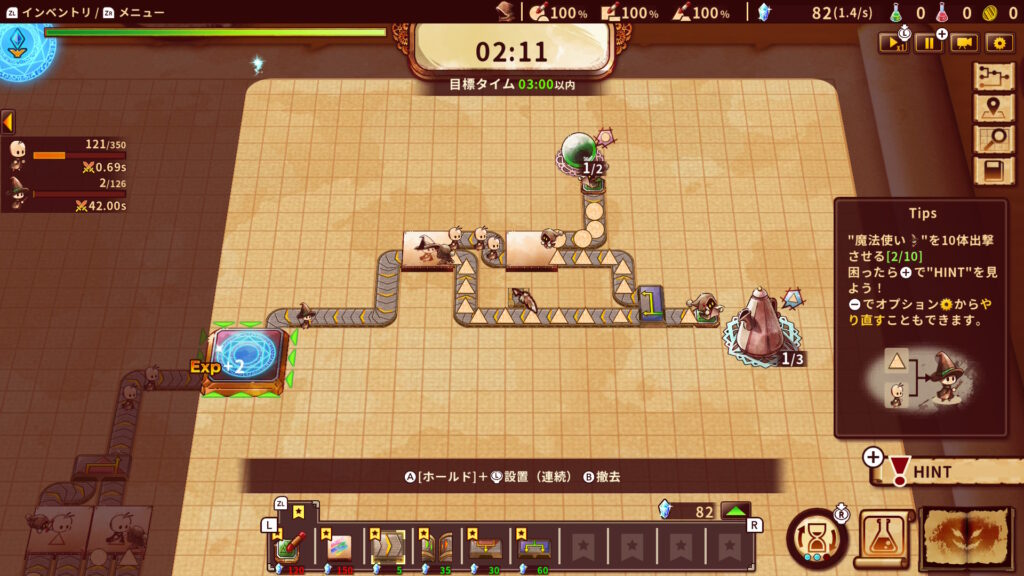1024x576 pixels.
Task: Select the chest-like hotbar item costing 30
Action: (x=484, y=547)
